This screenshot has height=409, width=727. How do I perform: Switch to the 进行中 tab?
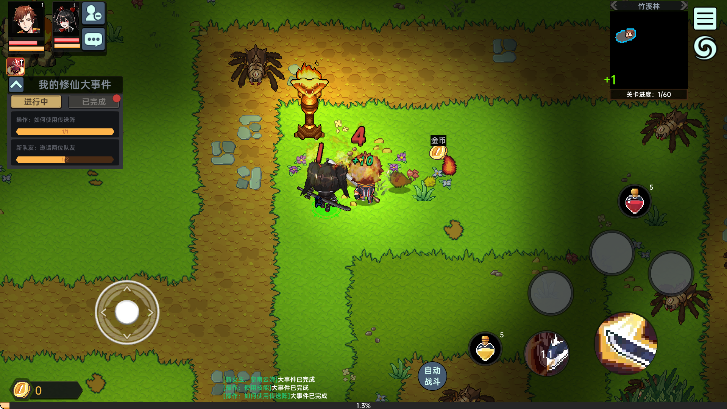pos(36,102)
